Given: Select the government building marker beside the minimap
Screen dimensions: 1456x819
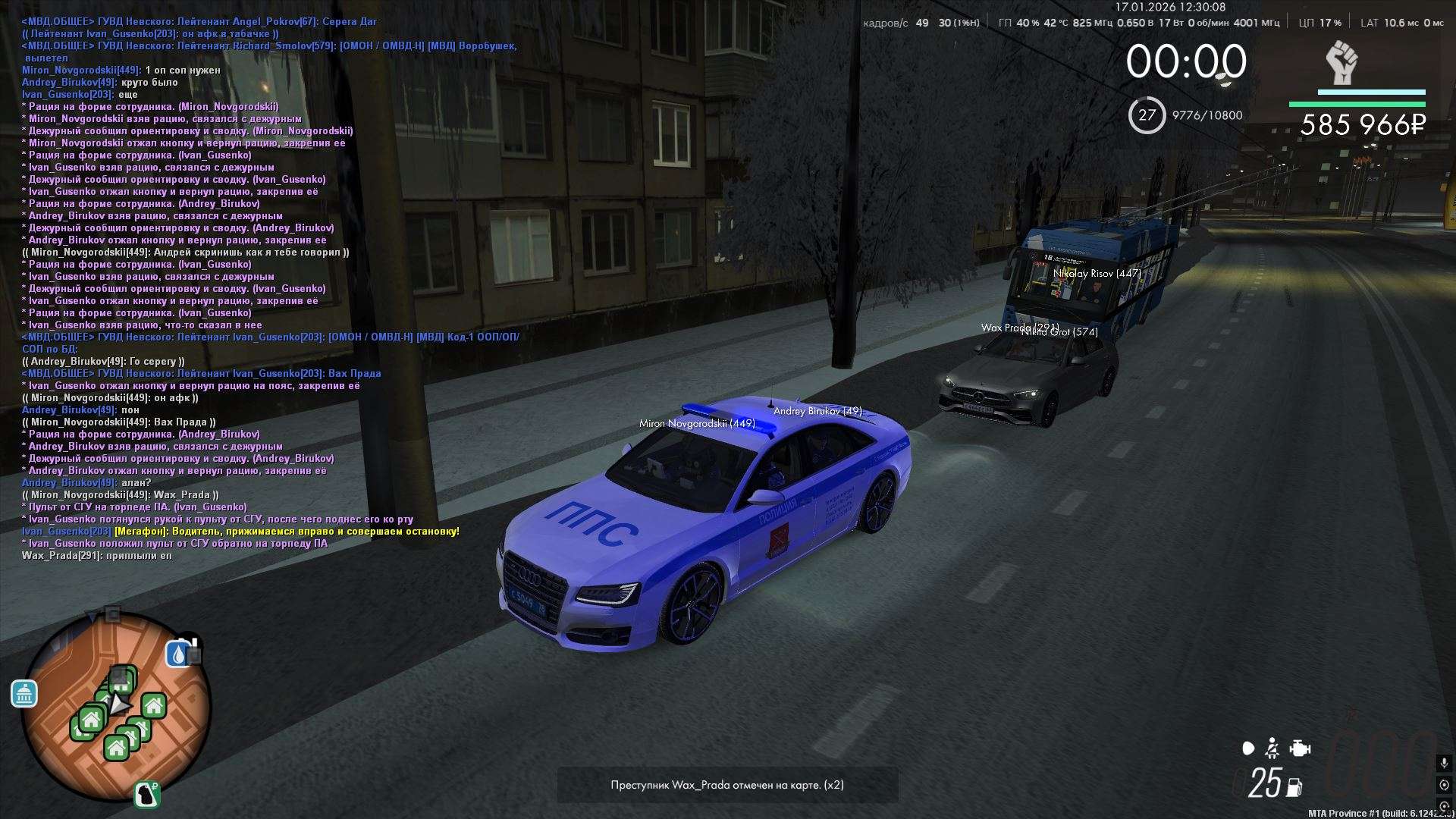Looking at the screenshot, I should coord(24,693).
